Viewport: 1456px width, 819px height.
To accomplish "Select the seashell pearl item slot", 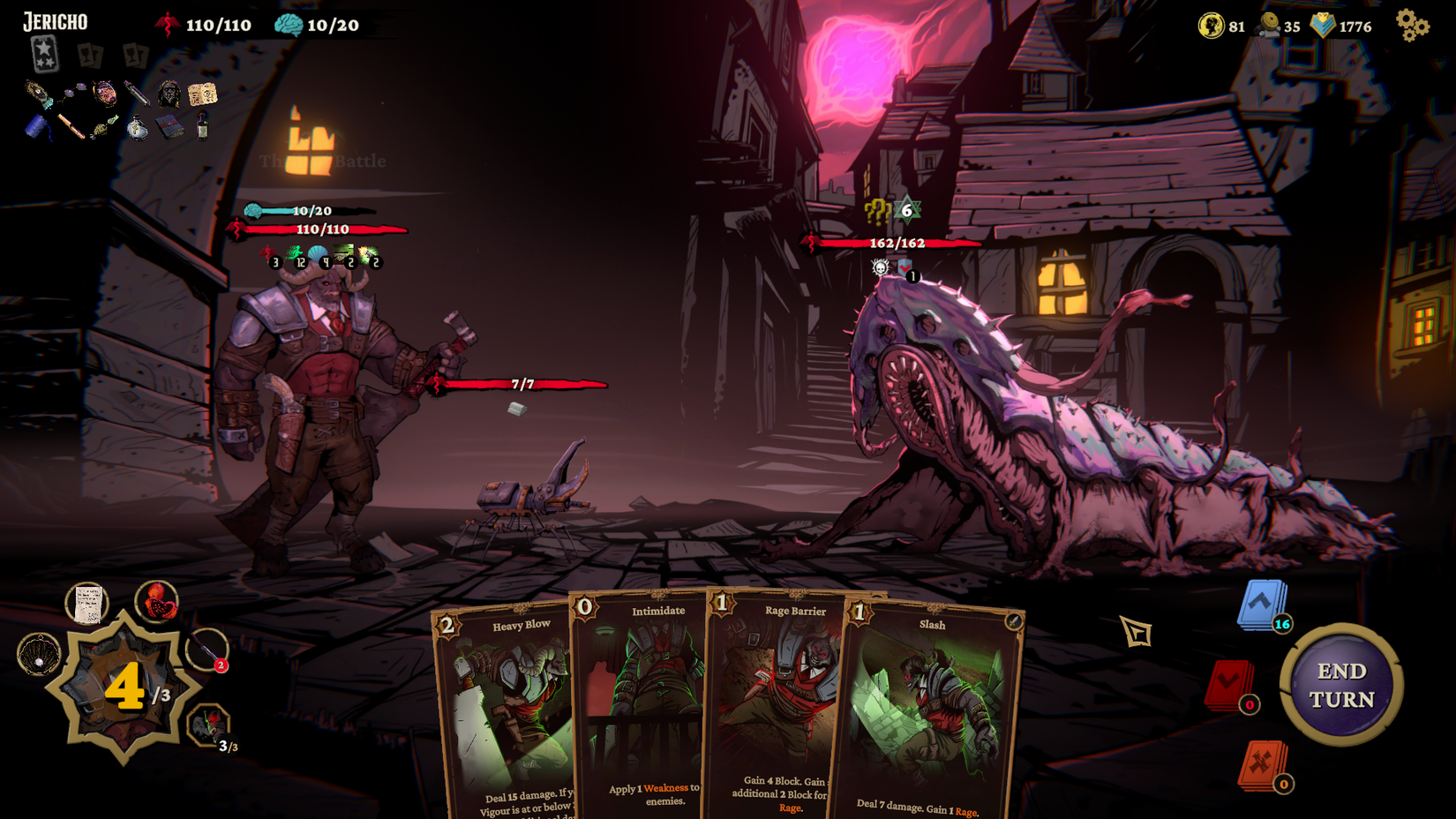I will [39, 656].
